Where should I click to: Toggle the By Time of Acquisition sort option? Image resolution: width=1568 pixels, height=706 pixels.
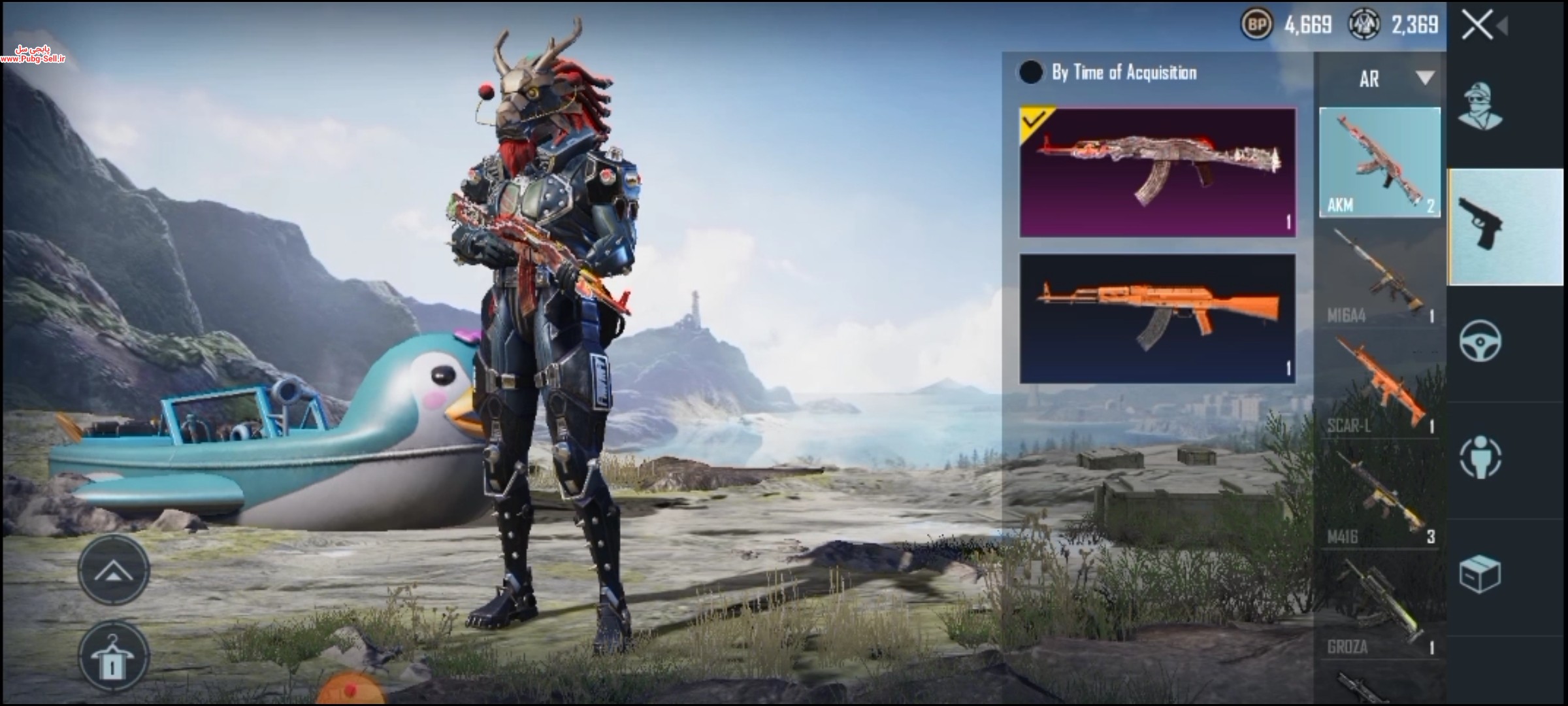point(1031,72)
